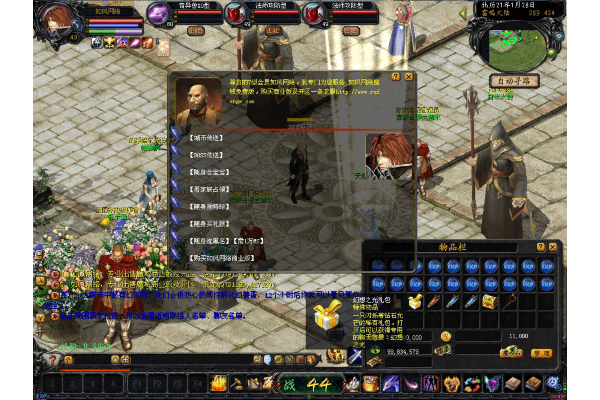
Task: Close the 物品栏 inventory window
Action: coord(553,246)
